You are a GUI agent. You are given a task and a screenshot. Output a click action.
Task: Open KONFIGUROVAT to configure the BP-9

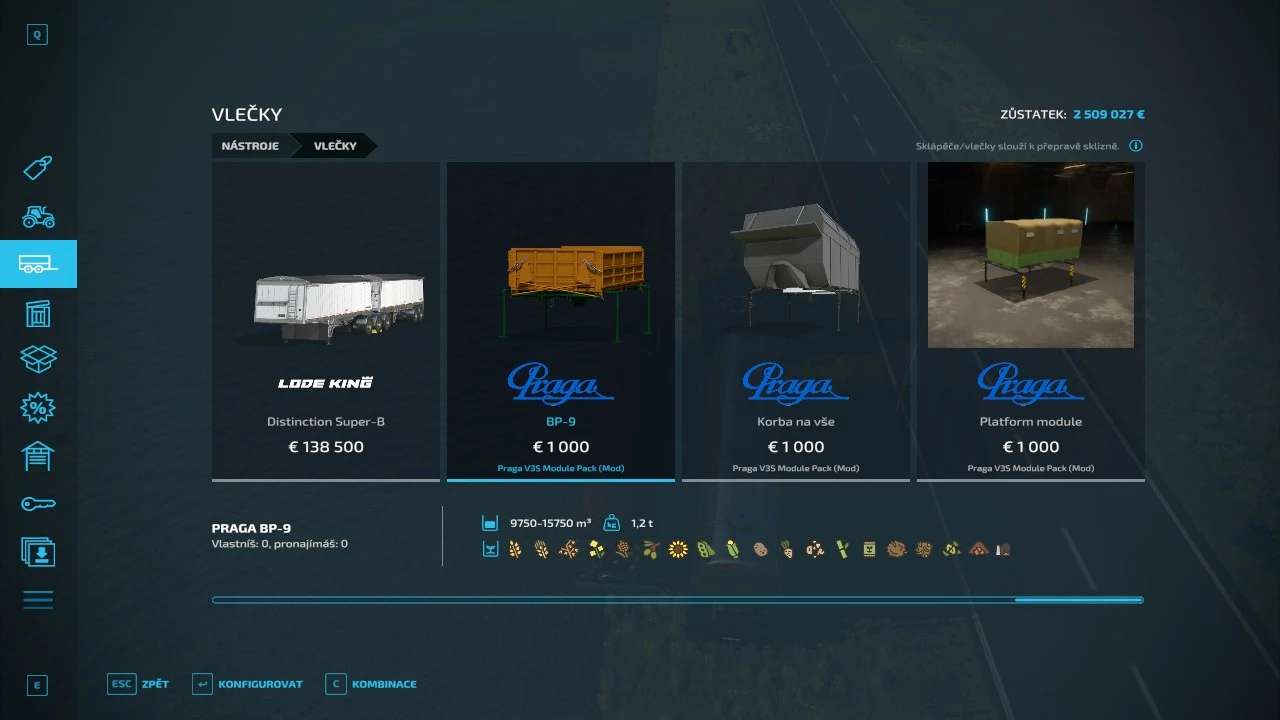pos(248,684)
